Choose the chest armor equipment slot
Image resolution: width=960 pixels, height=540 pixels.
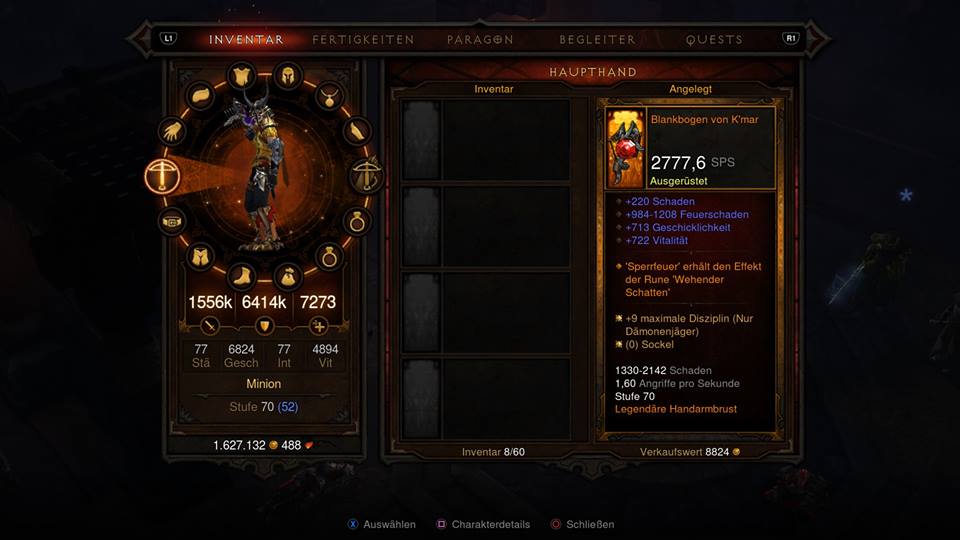[x=241, y=76]
